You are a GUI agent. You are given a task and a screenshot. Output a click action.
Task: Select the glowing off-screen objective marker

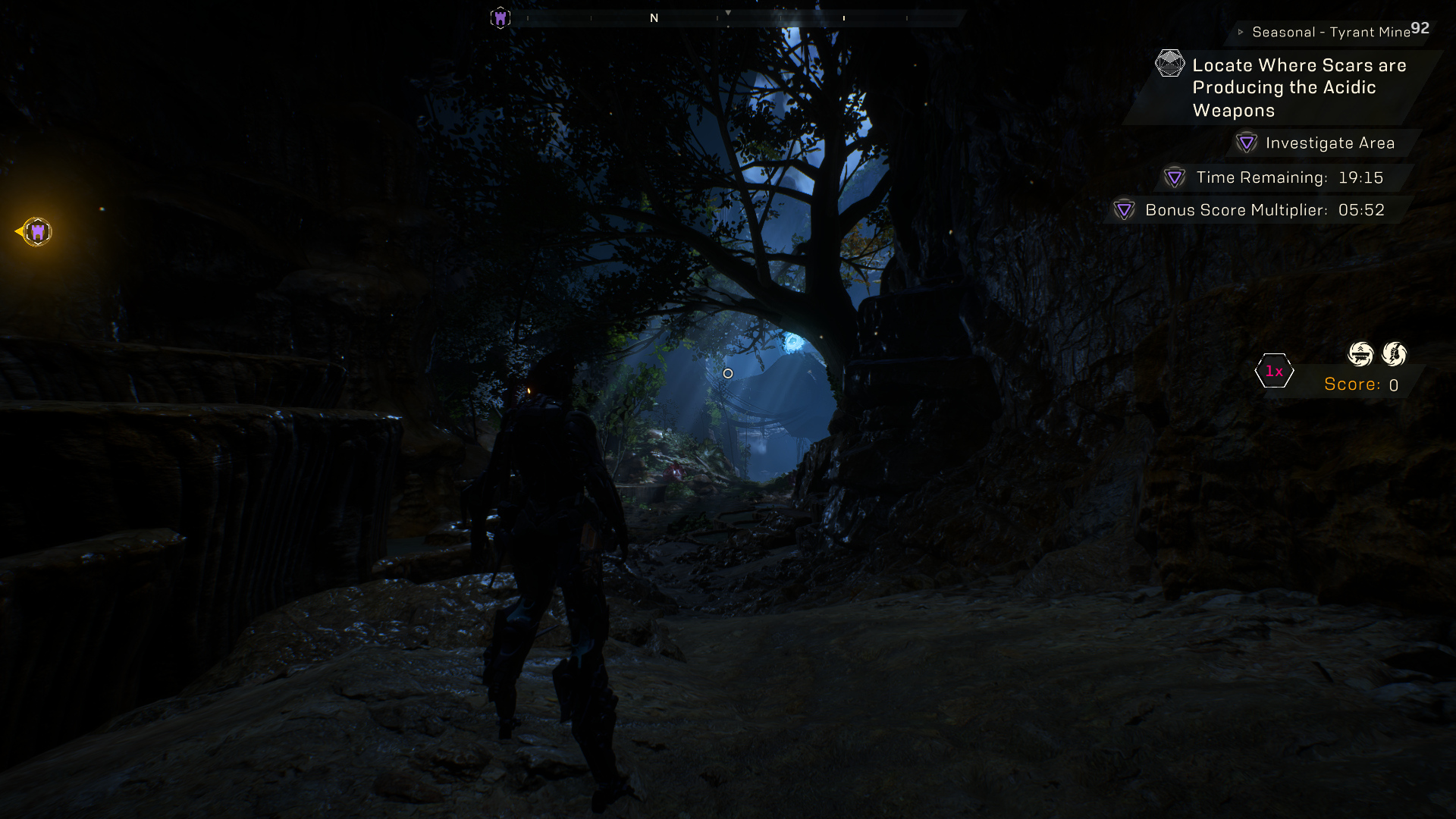pos(36,231)
